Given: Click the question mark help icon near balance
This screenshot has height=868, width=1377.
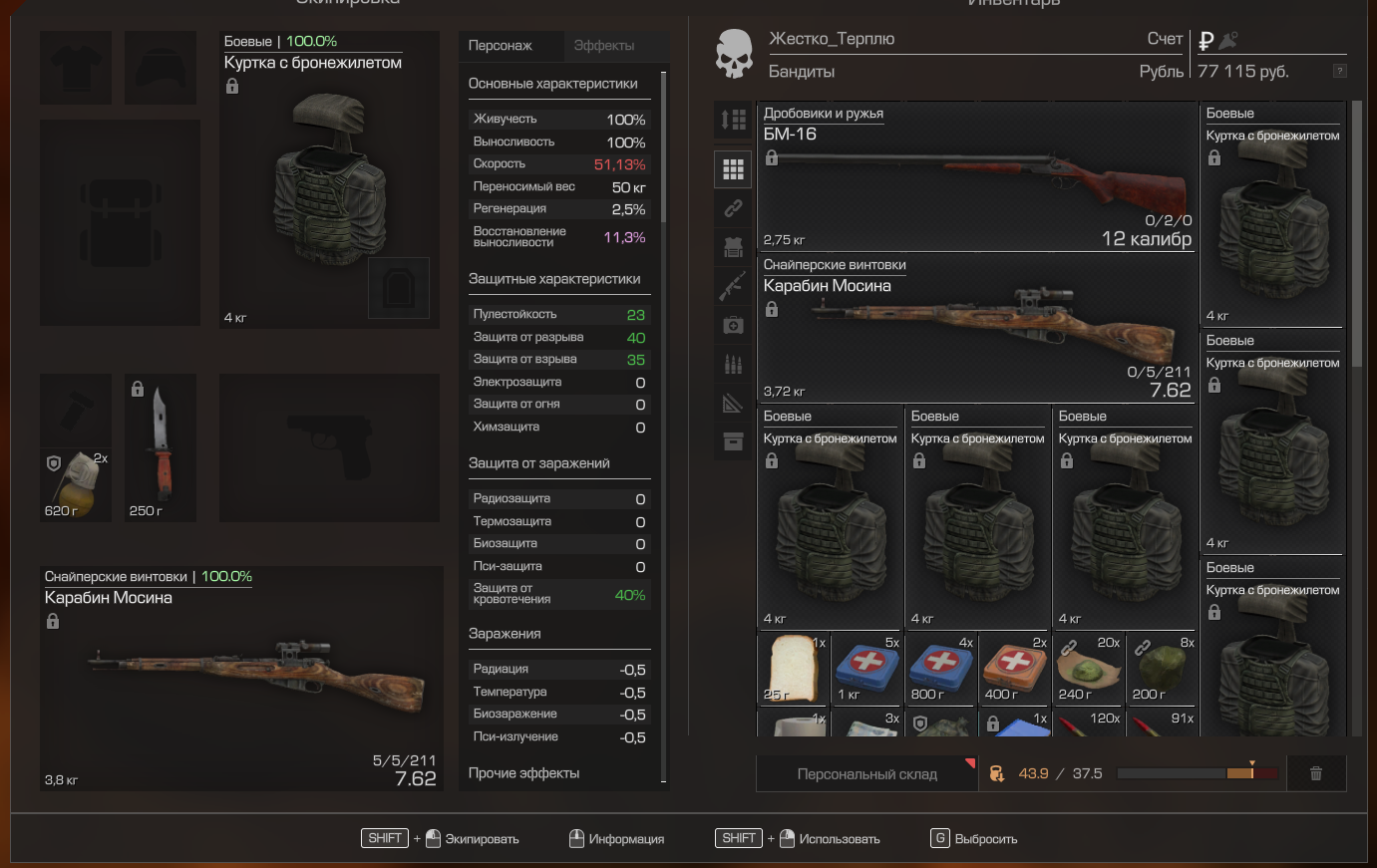Looking at the screenshot, I should pyautogui.click(x=1339, y=71).
